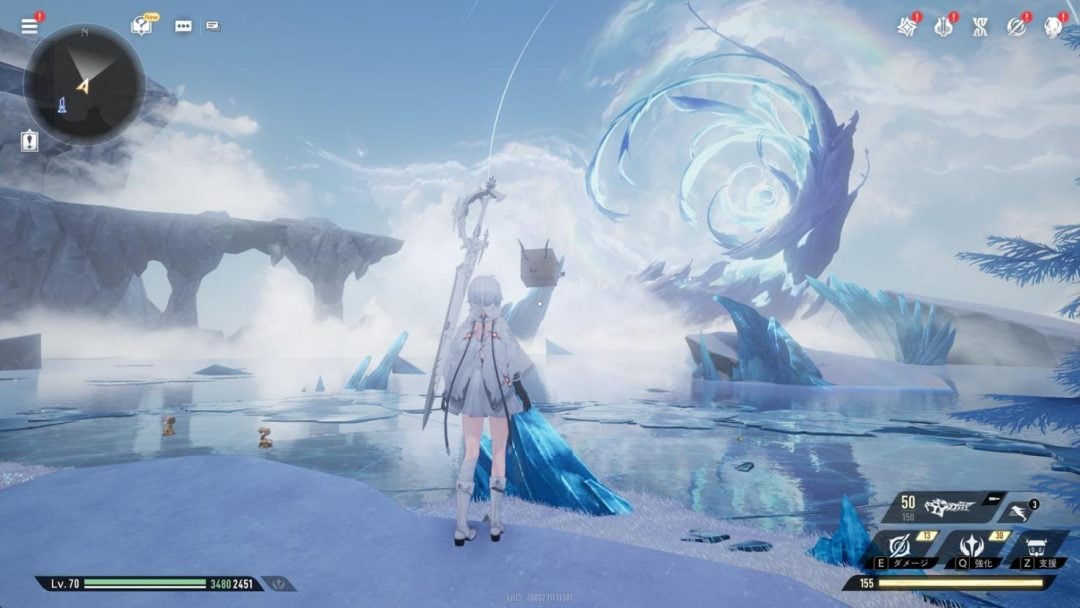This screenshot has height=608, width=1080.
Task: Open the slashed-circle blade icon menu
Action: pos(1016,27)
